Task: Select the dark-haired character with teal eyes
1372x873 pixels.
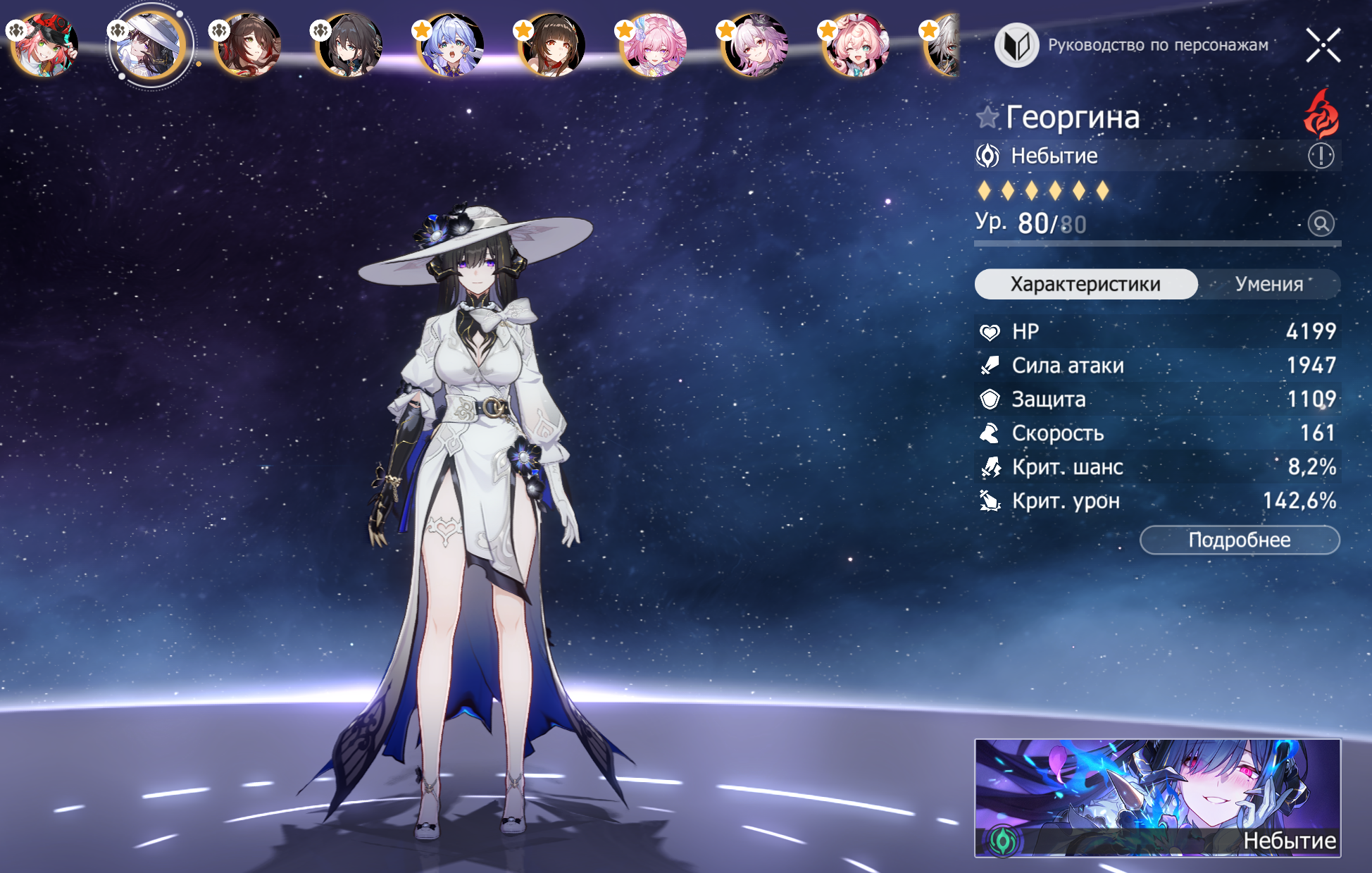Action: pyautogui.click(x=349, y=45)
